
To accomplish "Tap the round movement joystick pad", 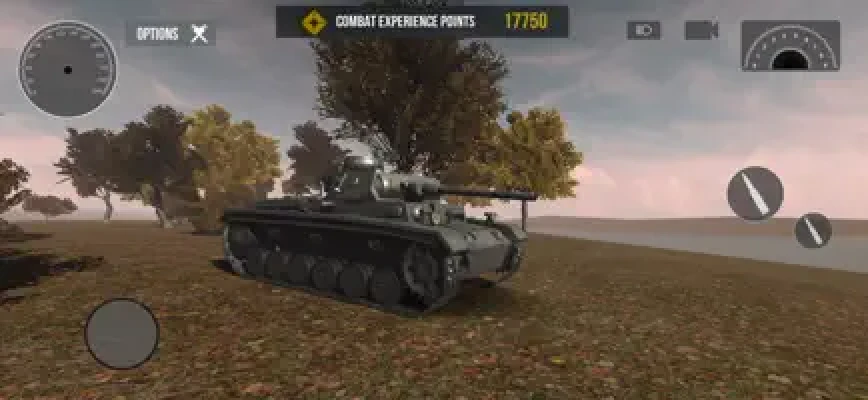I will pyautogui.click(x=122, y=333).
